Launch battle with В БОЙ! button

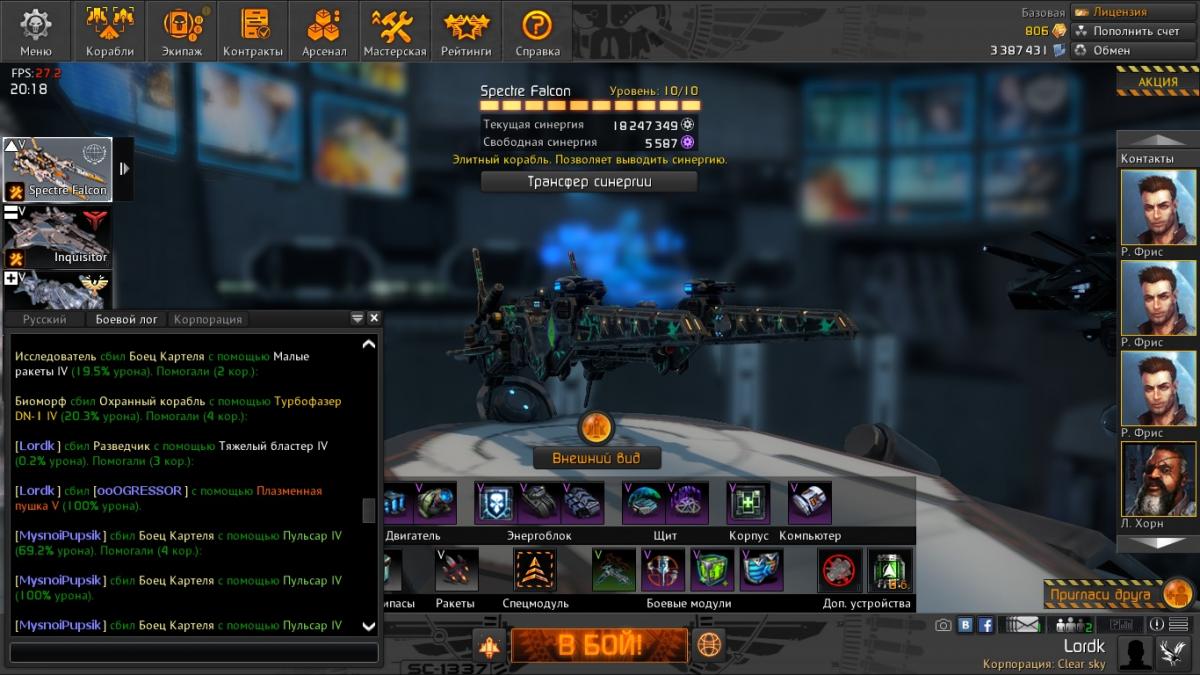[x=599, y=645]
